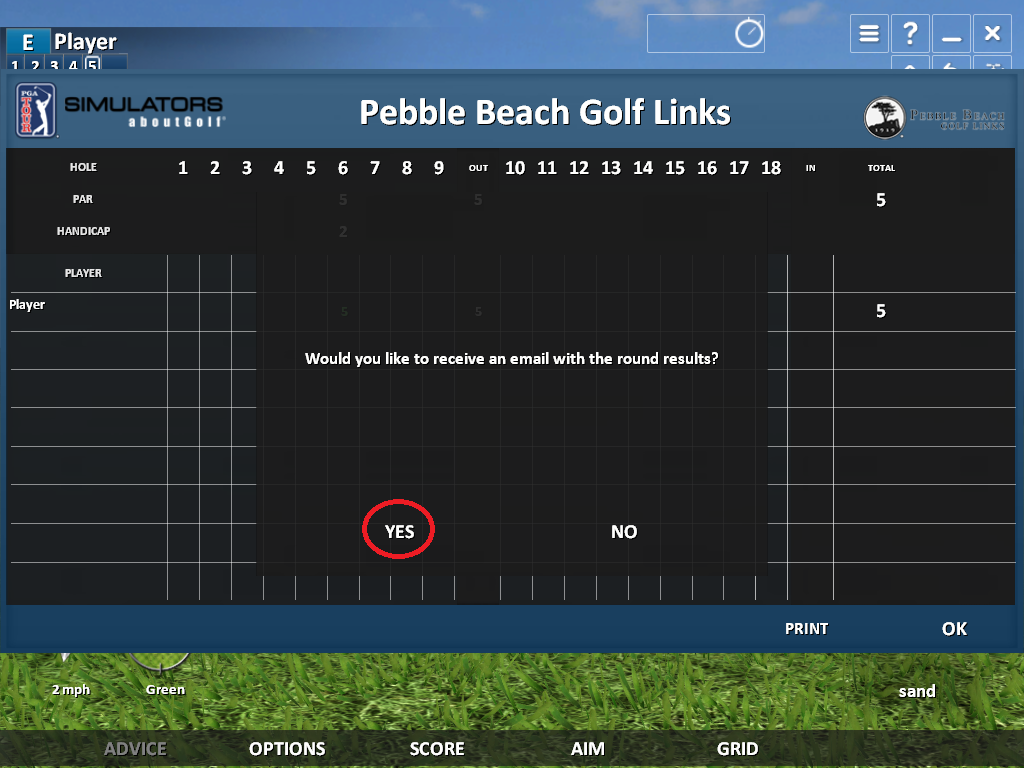Click the stopwatch timer box
The height and width of the screenshot is (768, 1024).
706,34
